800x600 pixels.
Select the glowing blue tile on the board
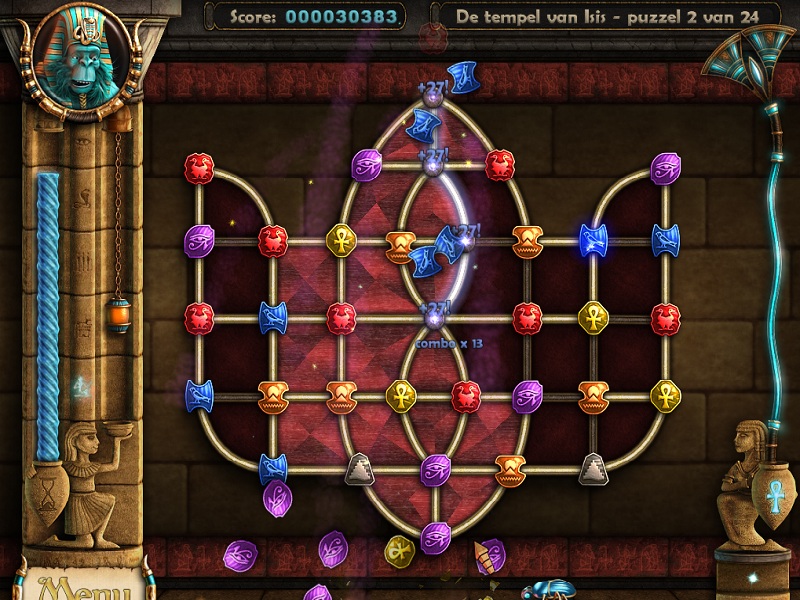pyautogui.click(x=594, y=240)
